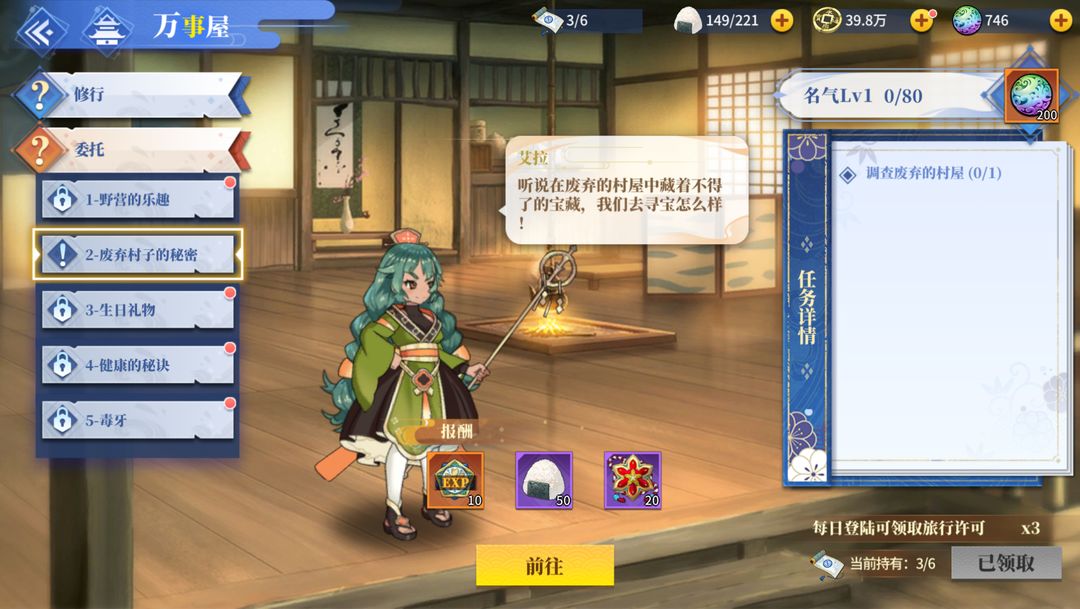
Task: Choose quest 3-生日礼物
Action: [x=138, y=310]
